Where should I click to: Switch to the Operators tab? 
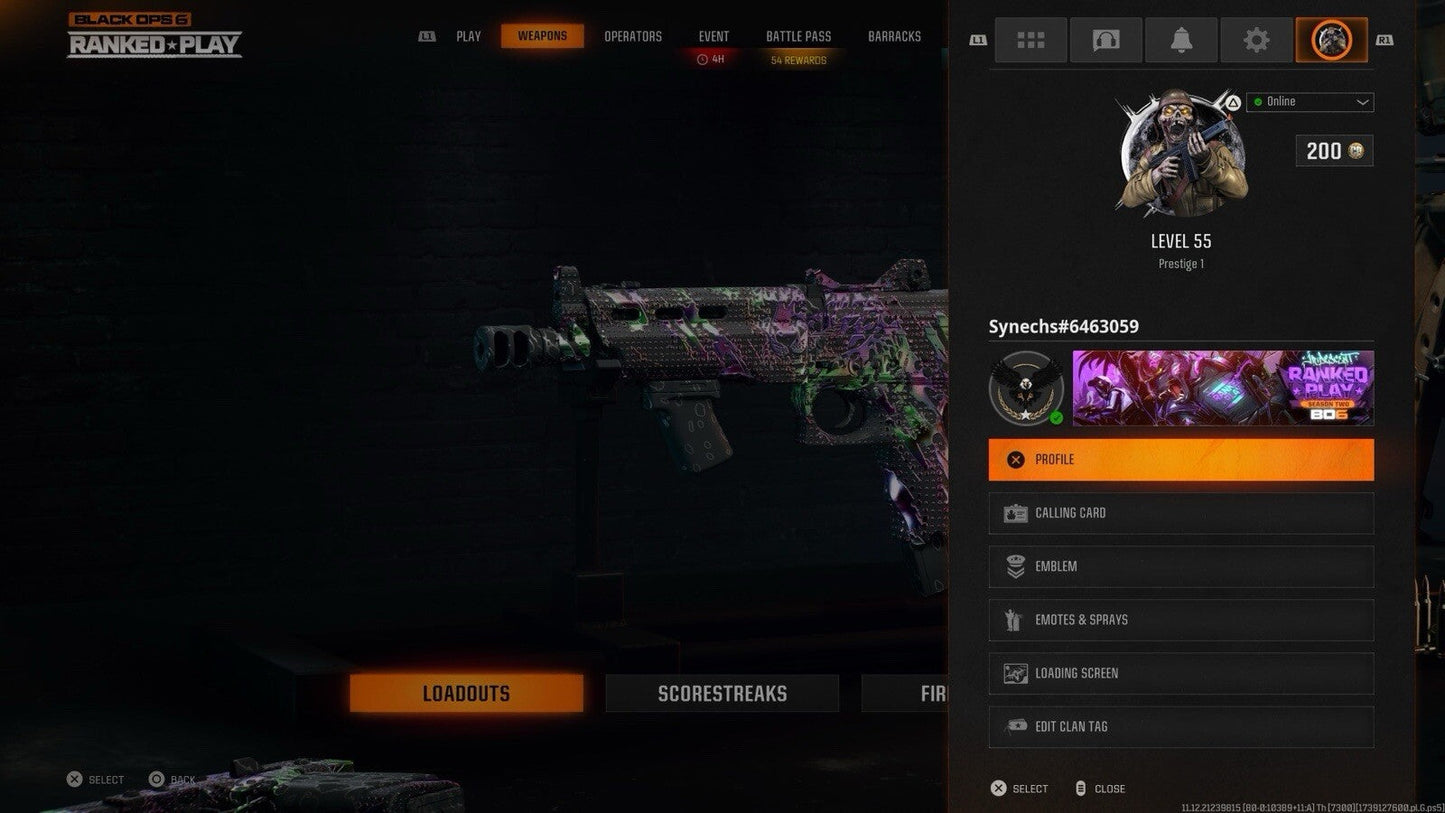click(632, 36)
